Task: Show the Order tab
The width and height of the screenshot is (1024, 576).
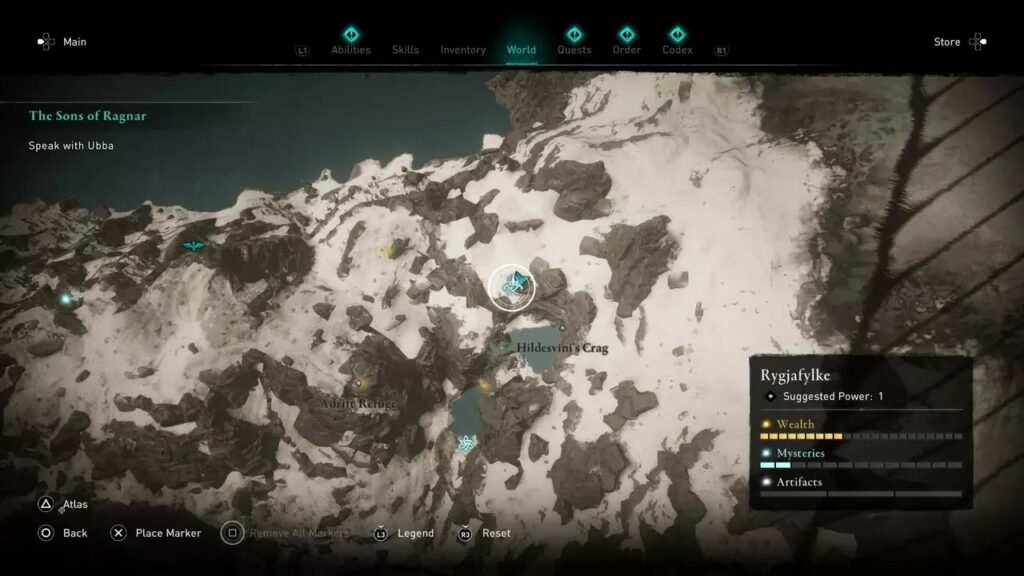Action: (626, 49)
